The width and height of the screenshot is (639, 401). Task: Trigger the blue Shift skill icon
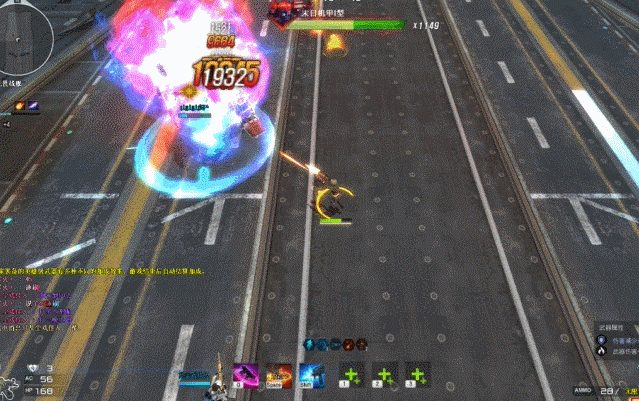(x=310, y=375)
